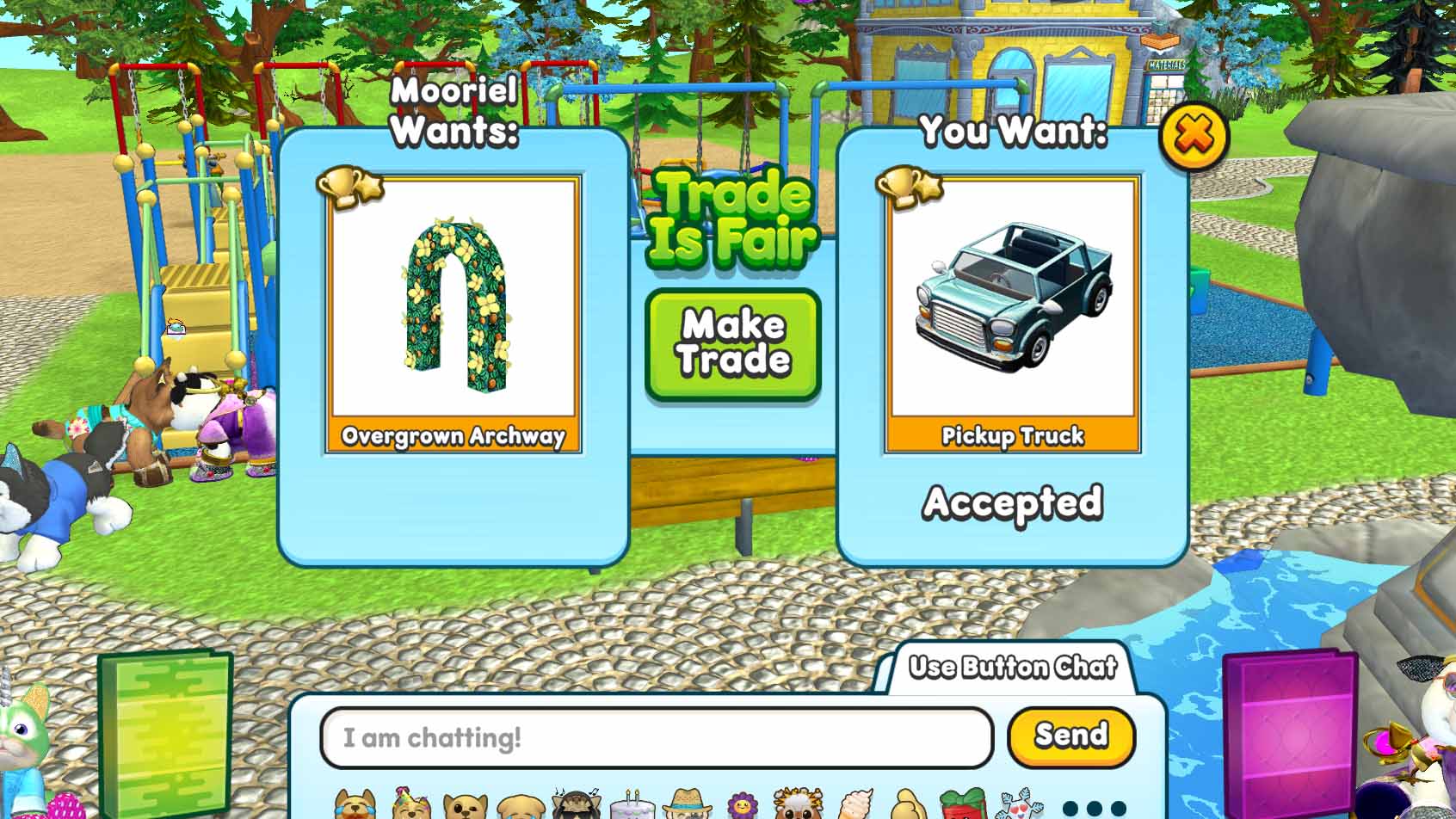Choose the crying puppy emoji
Screen dimensions: 1456x819
(x=524, y=807)
